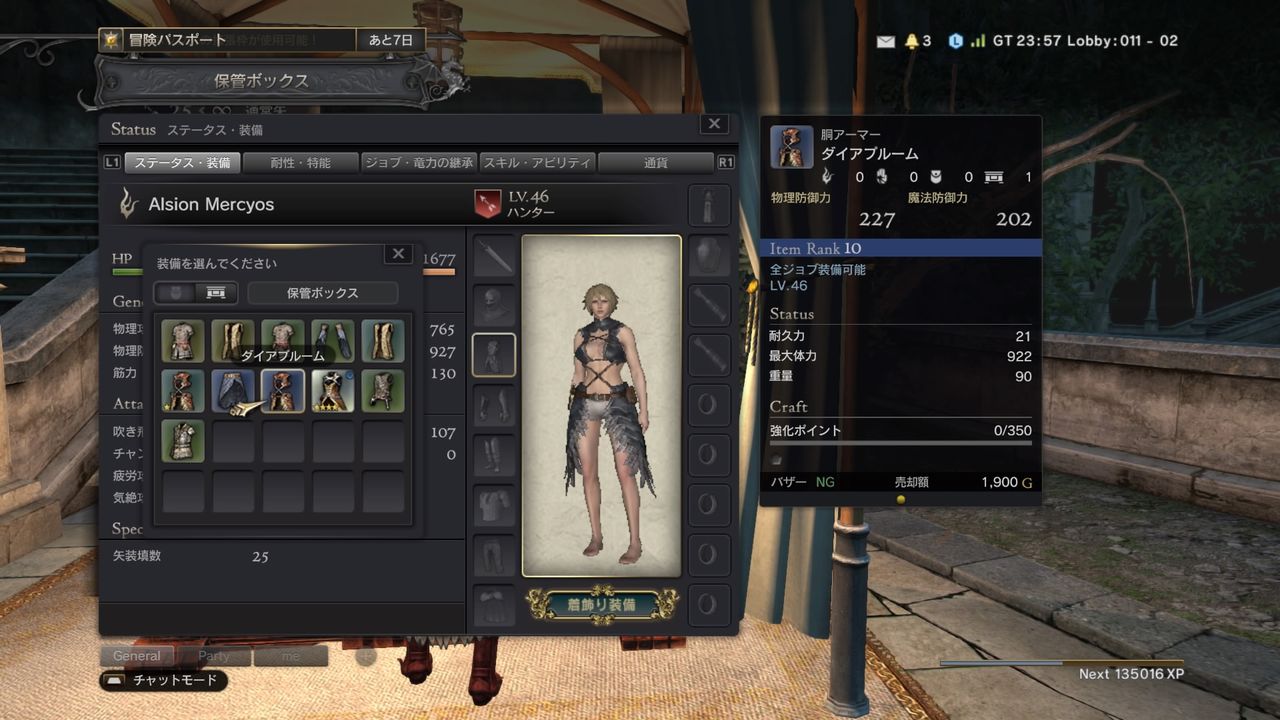Open the head armor equipment slot

pyautogui.click(x=495, y=306)
